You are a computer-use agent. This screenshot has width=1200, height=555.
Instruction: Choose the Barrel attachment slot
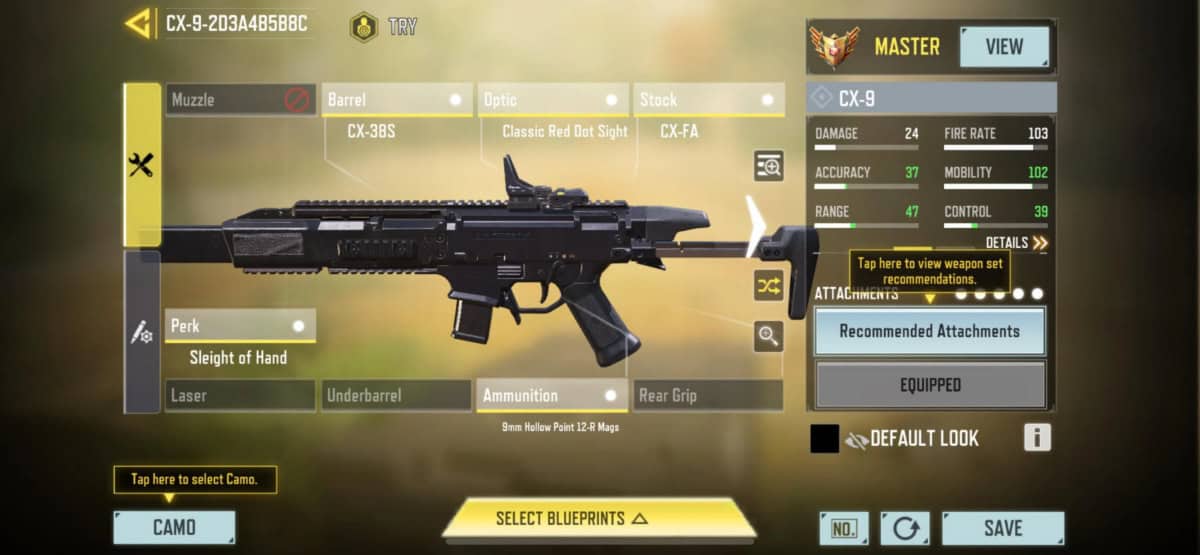click(398, 100)
